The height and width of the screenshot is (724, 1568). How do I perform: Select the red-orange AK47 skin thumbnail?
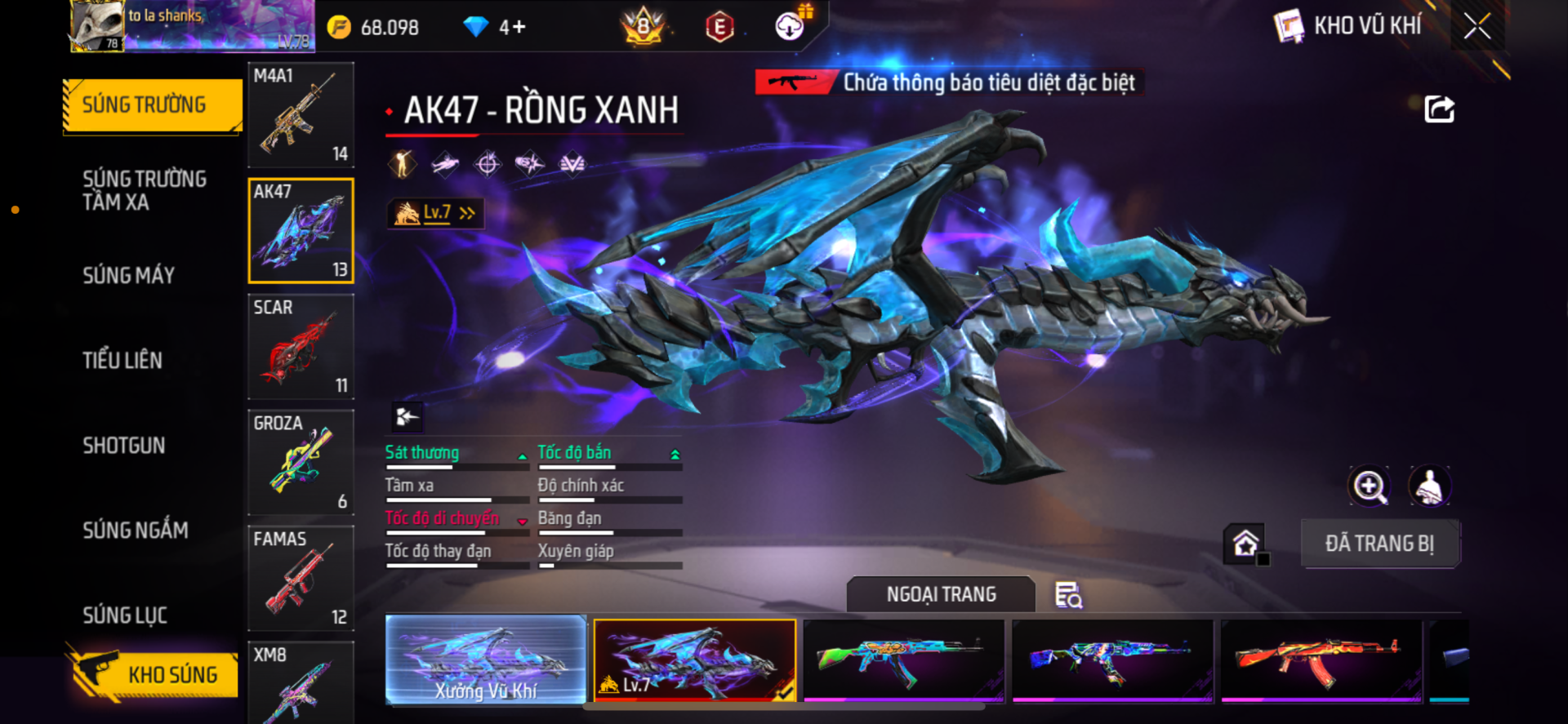(1321, 660)
